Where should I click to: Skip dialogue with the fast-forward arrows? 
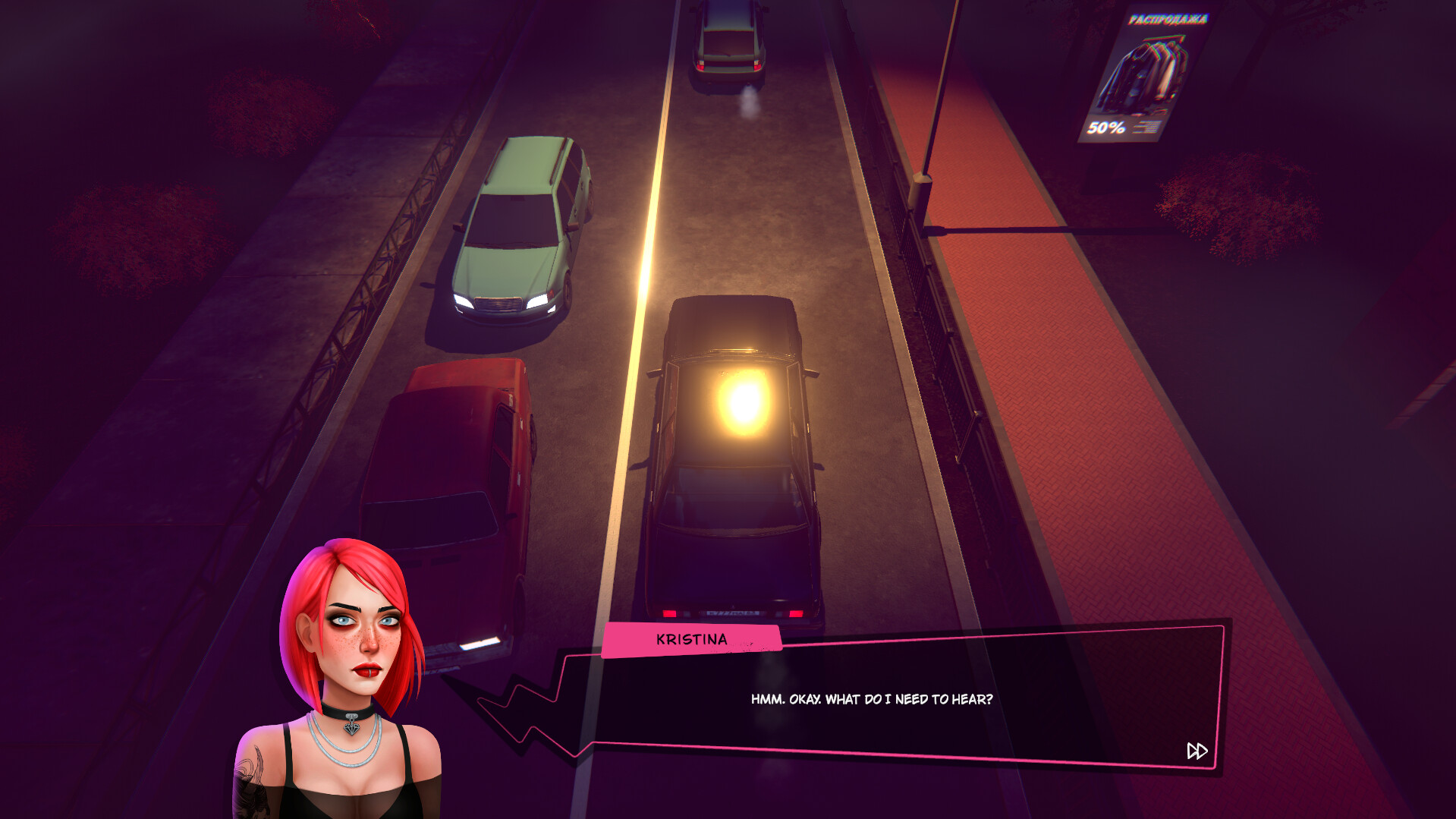1197,751
